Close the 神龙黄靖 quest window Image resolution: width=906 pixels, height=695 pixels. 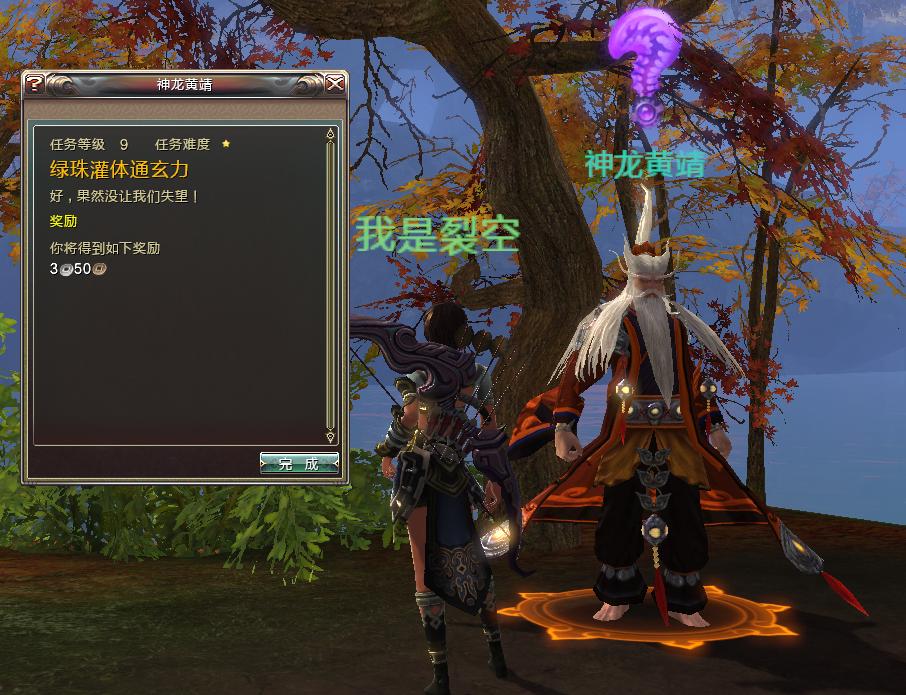pos(335,84)
